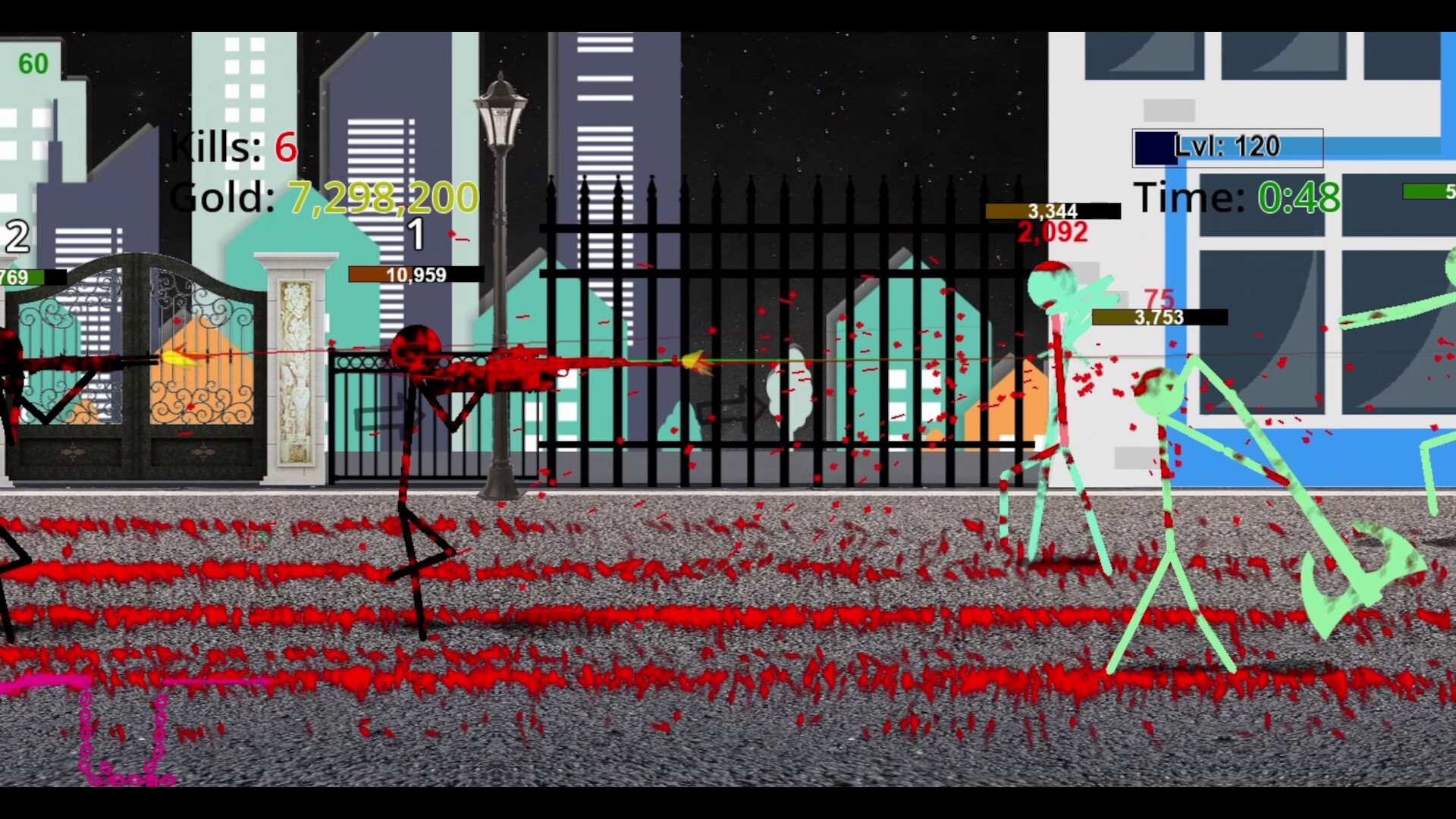Image resolution: width=1456 pixels, height=819 pixels.
Task: Click the green 60 counter top left
Action: point(32,64)
